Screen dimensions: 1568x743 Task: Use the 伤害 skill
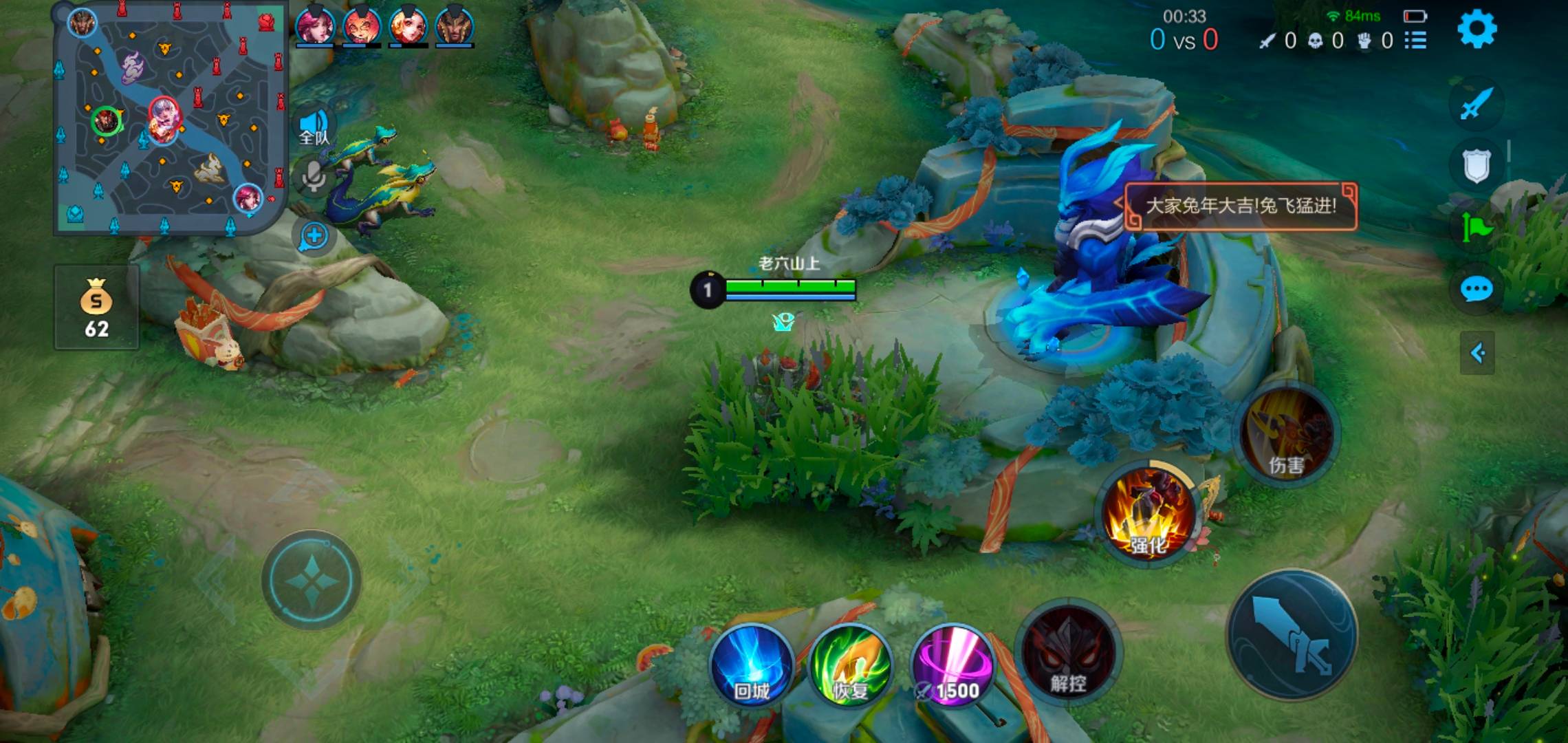[x=1286, y=435]
